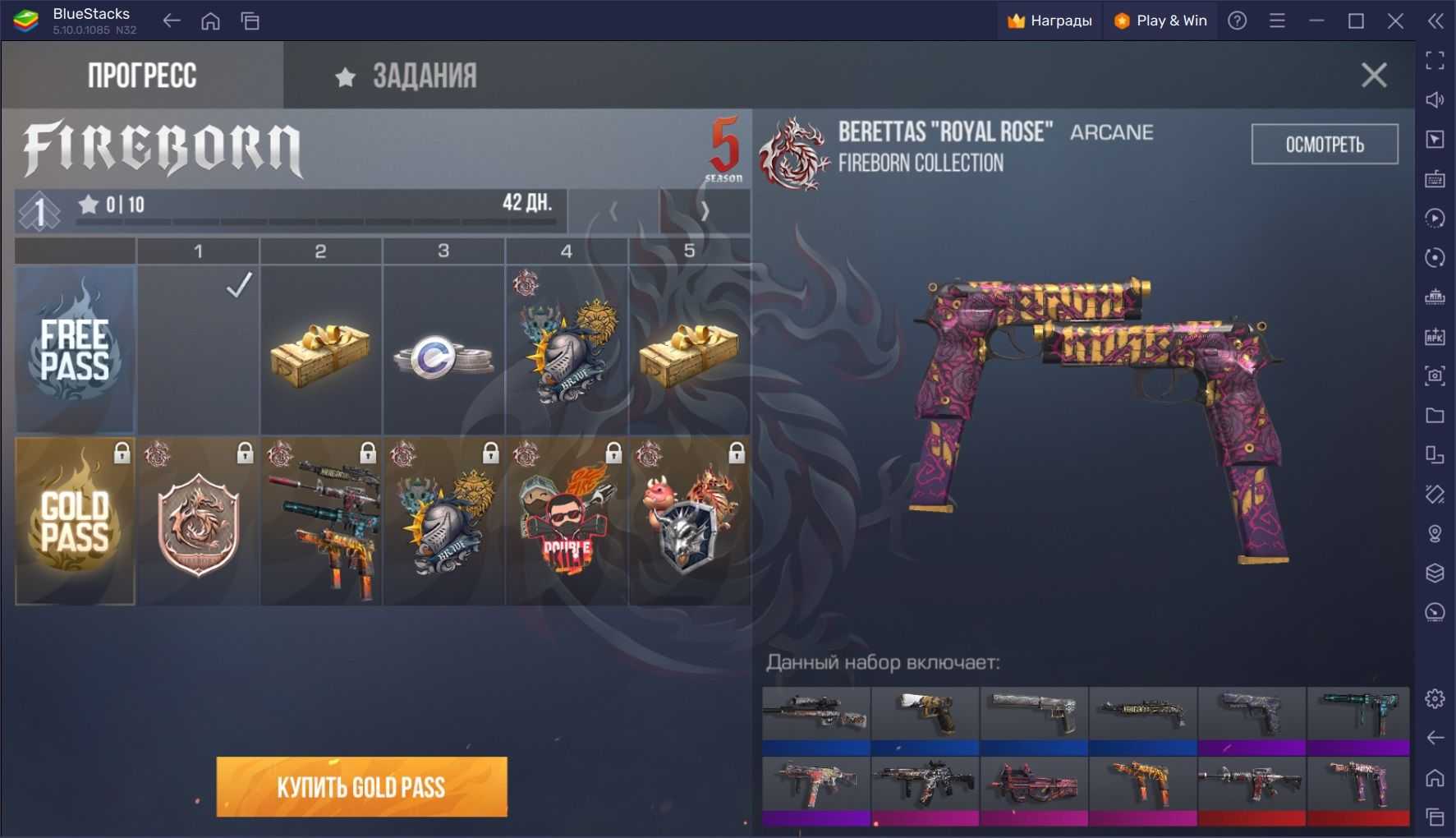Open the locked weapon skins bundle reward
The width and height of the screenshot is (1456, 838).
(x=321, y=523)
